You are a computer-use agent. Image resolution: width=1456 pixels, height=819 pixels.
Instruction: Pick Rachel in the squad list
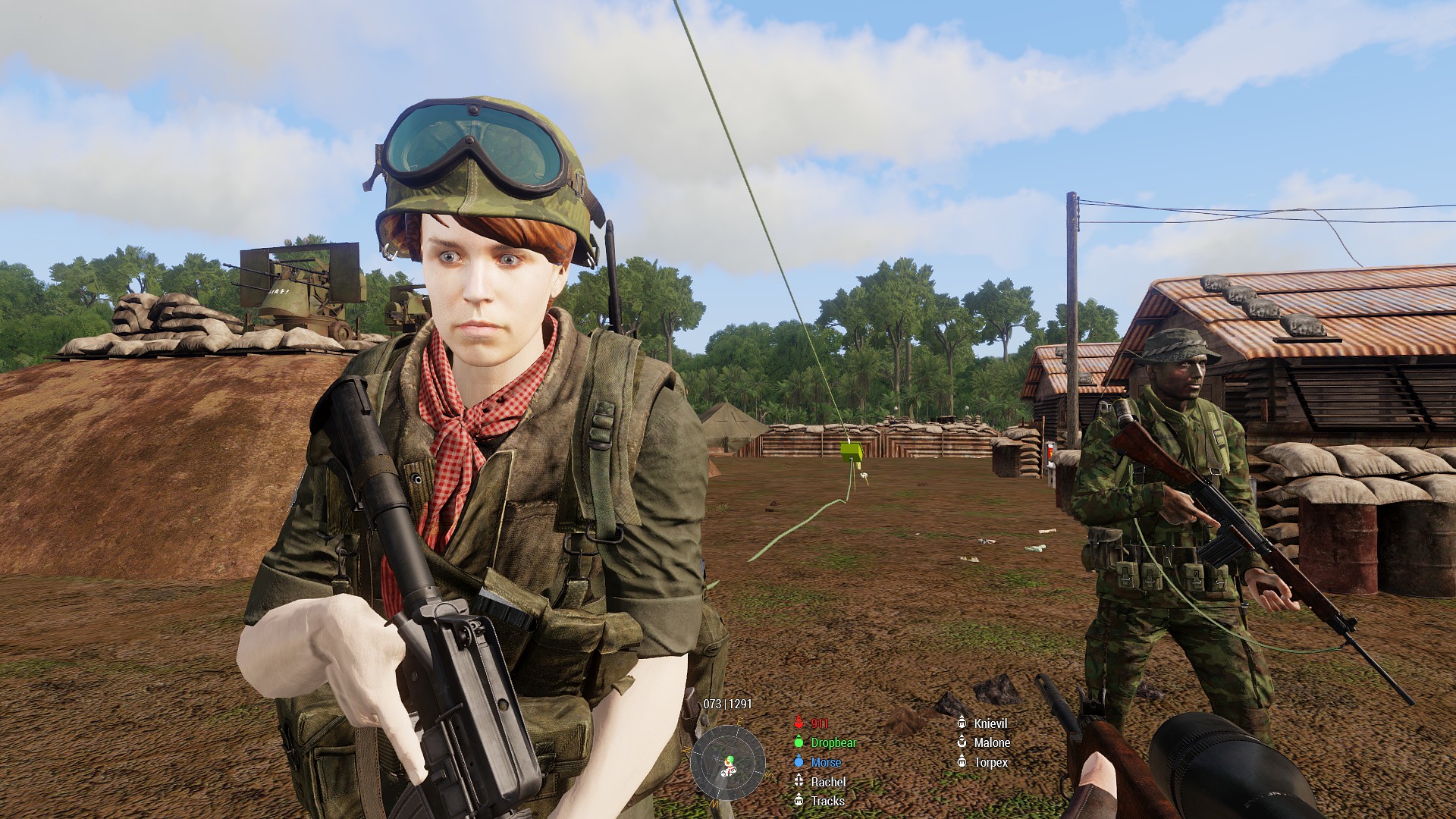tap(827, 782)
